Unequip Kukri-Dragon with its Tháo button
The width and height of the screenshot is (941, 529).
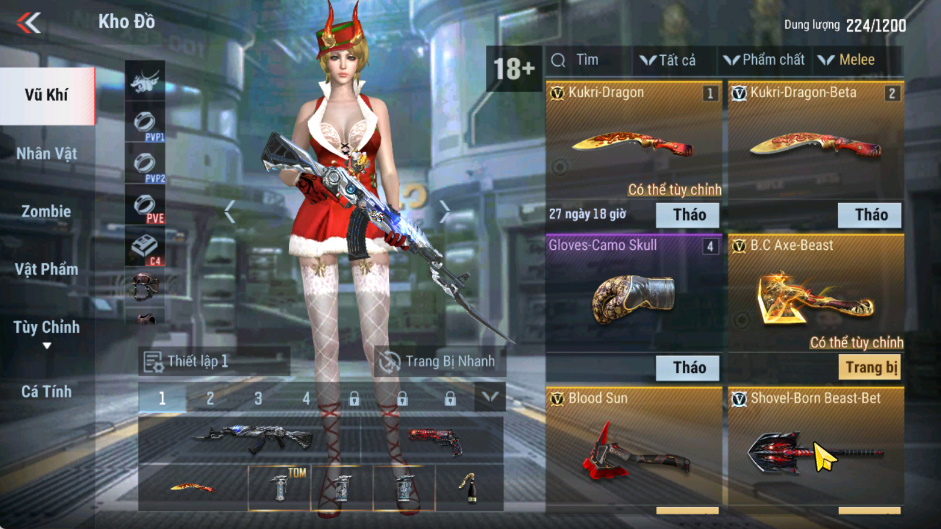tap(689, 214)
